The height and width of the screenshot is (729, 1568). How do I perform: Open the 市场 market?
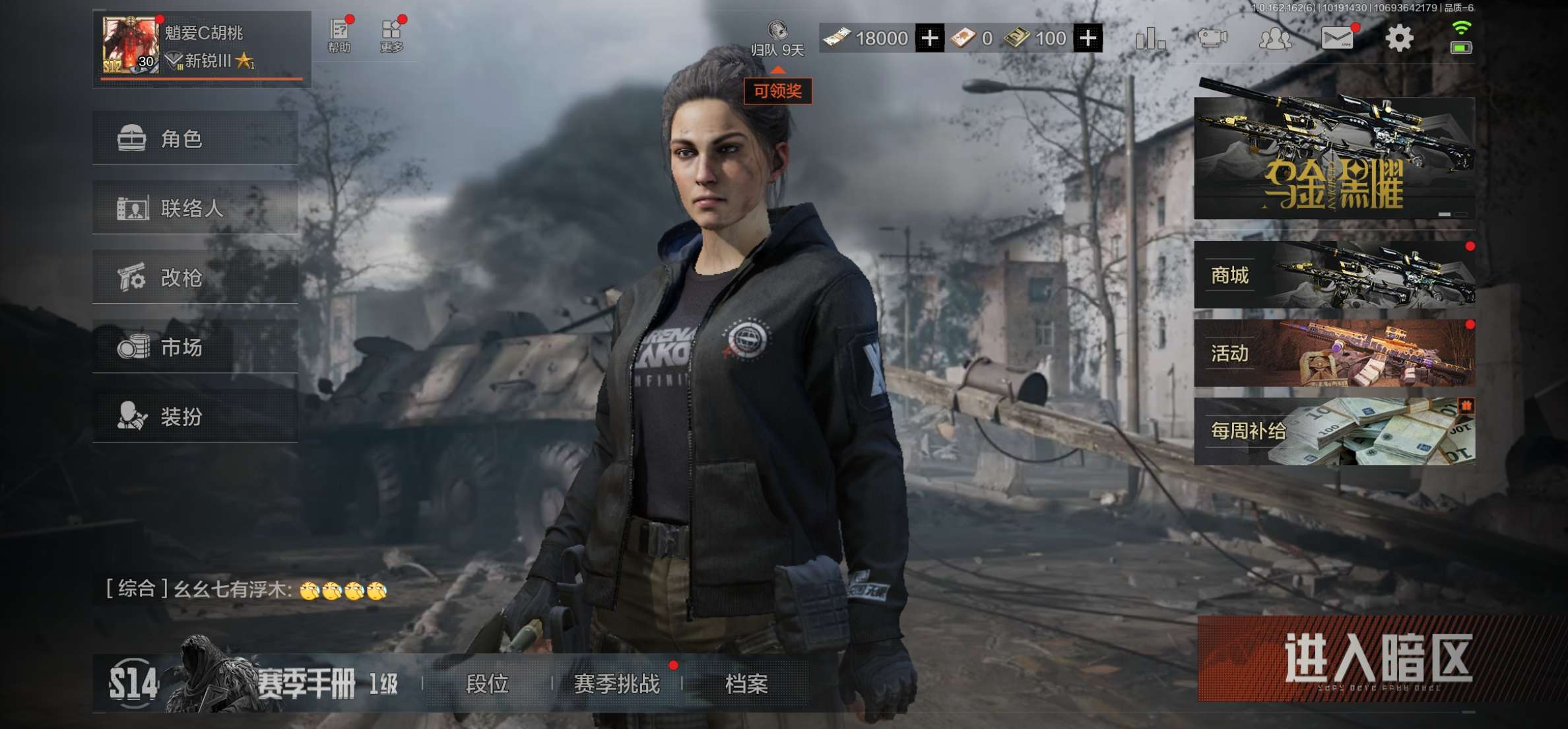195,347
